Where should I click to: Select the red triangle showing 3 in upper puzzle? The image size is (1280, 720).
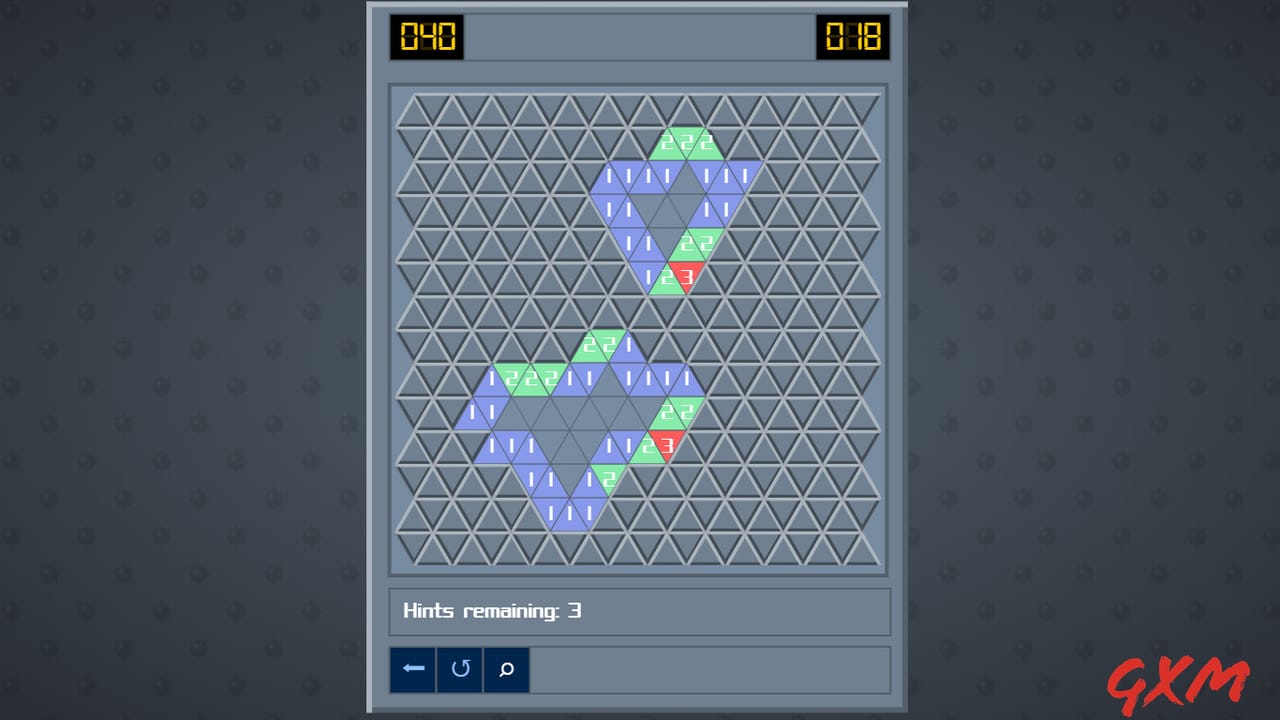pyautogui.click(x=687, y=278)
